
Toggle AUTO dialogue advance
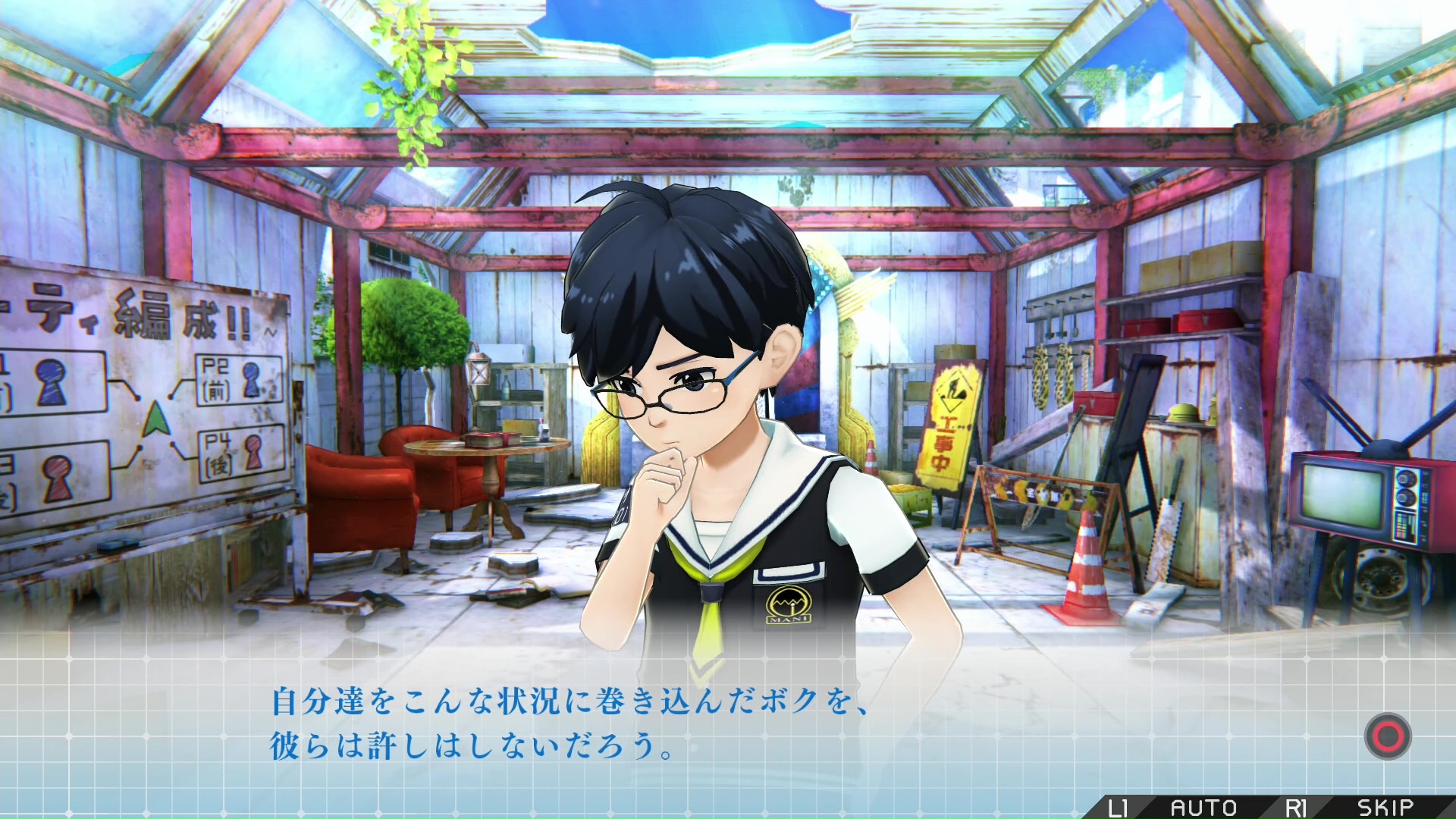click(1203, 808)
